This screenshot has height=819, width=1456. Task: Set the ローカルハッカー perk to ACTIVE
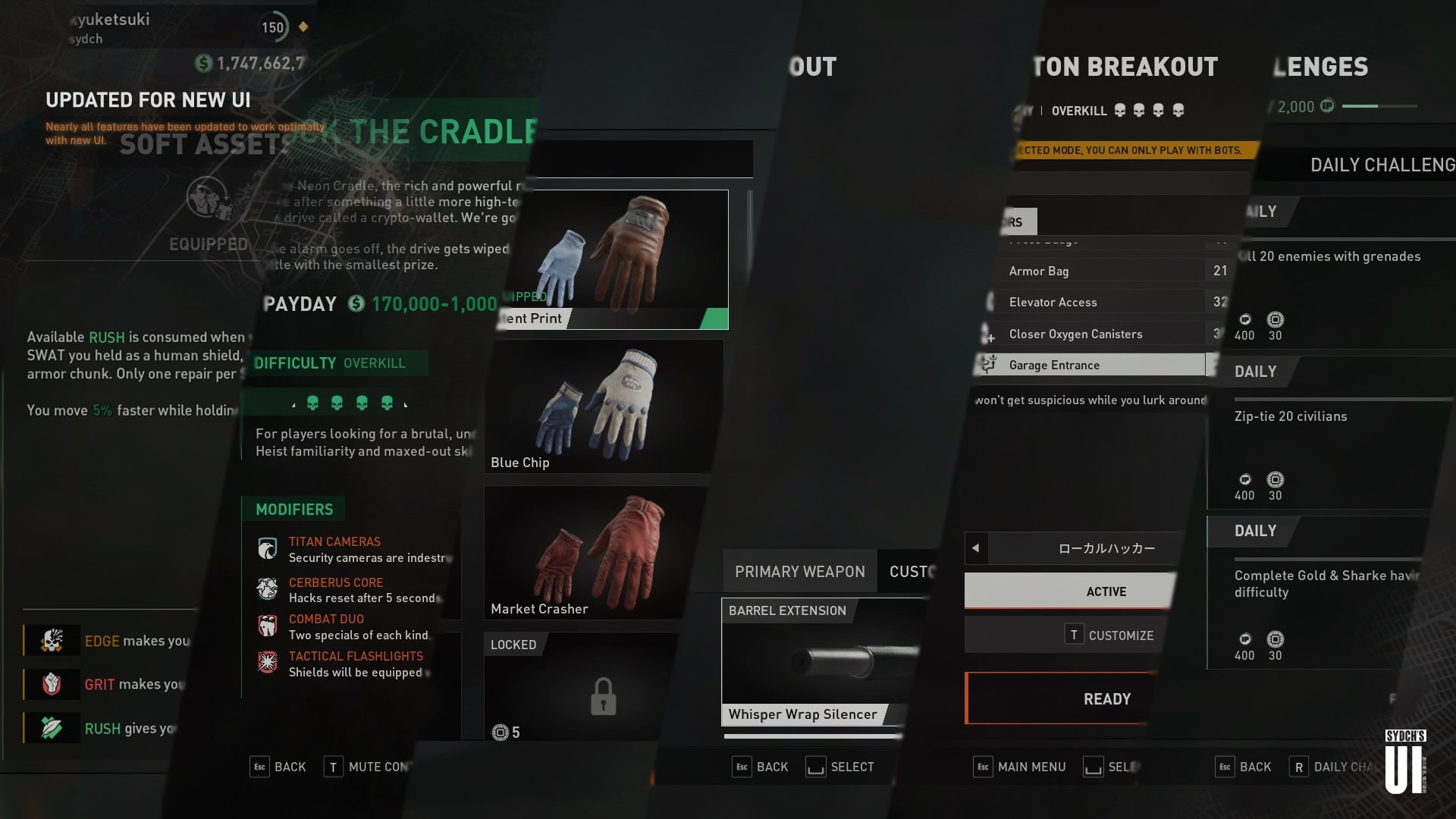point(1106,591)
